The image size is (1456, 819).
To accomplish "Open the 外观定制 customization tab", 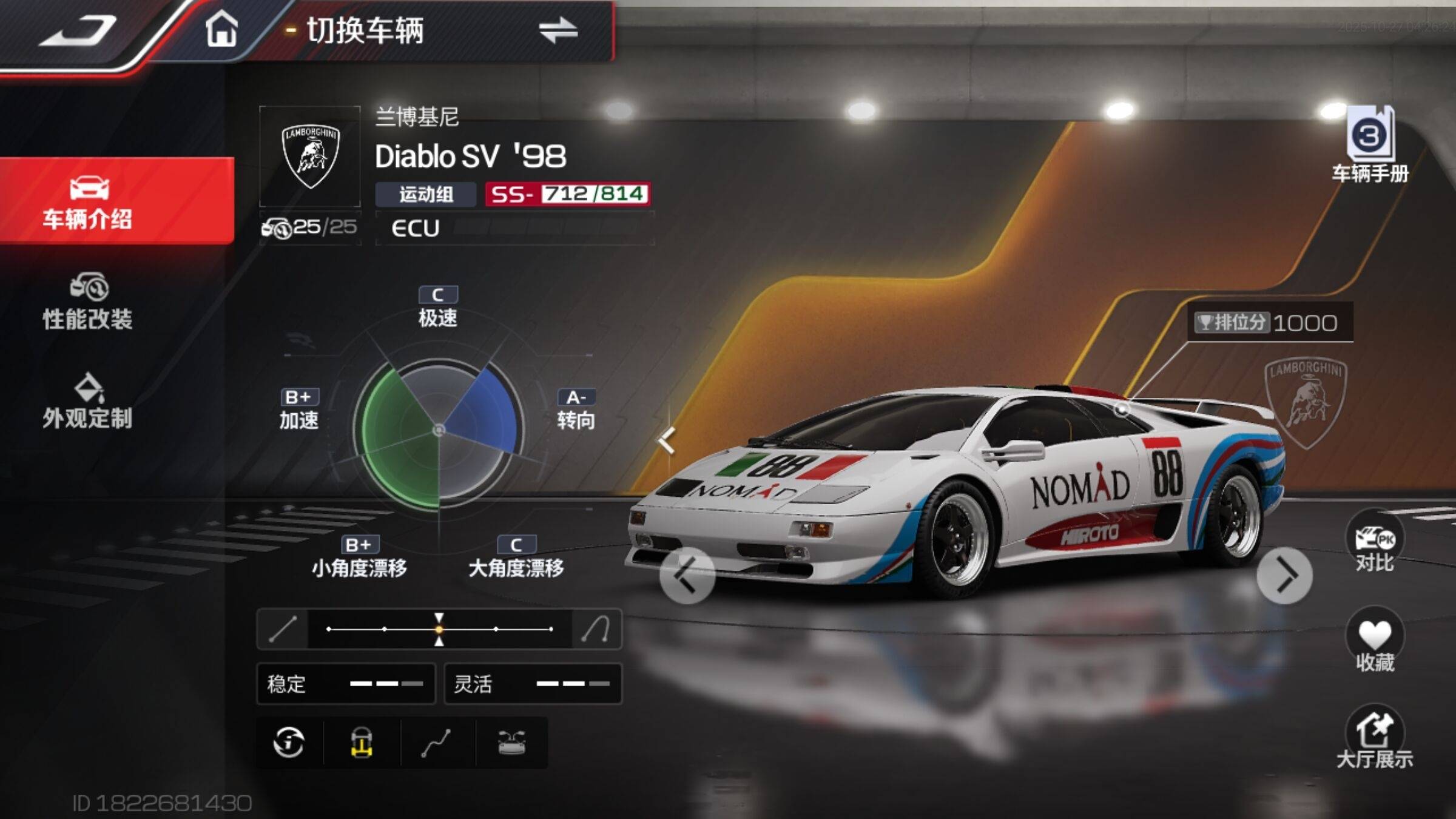I will pos(88,401).
